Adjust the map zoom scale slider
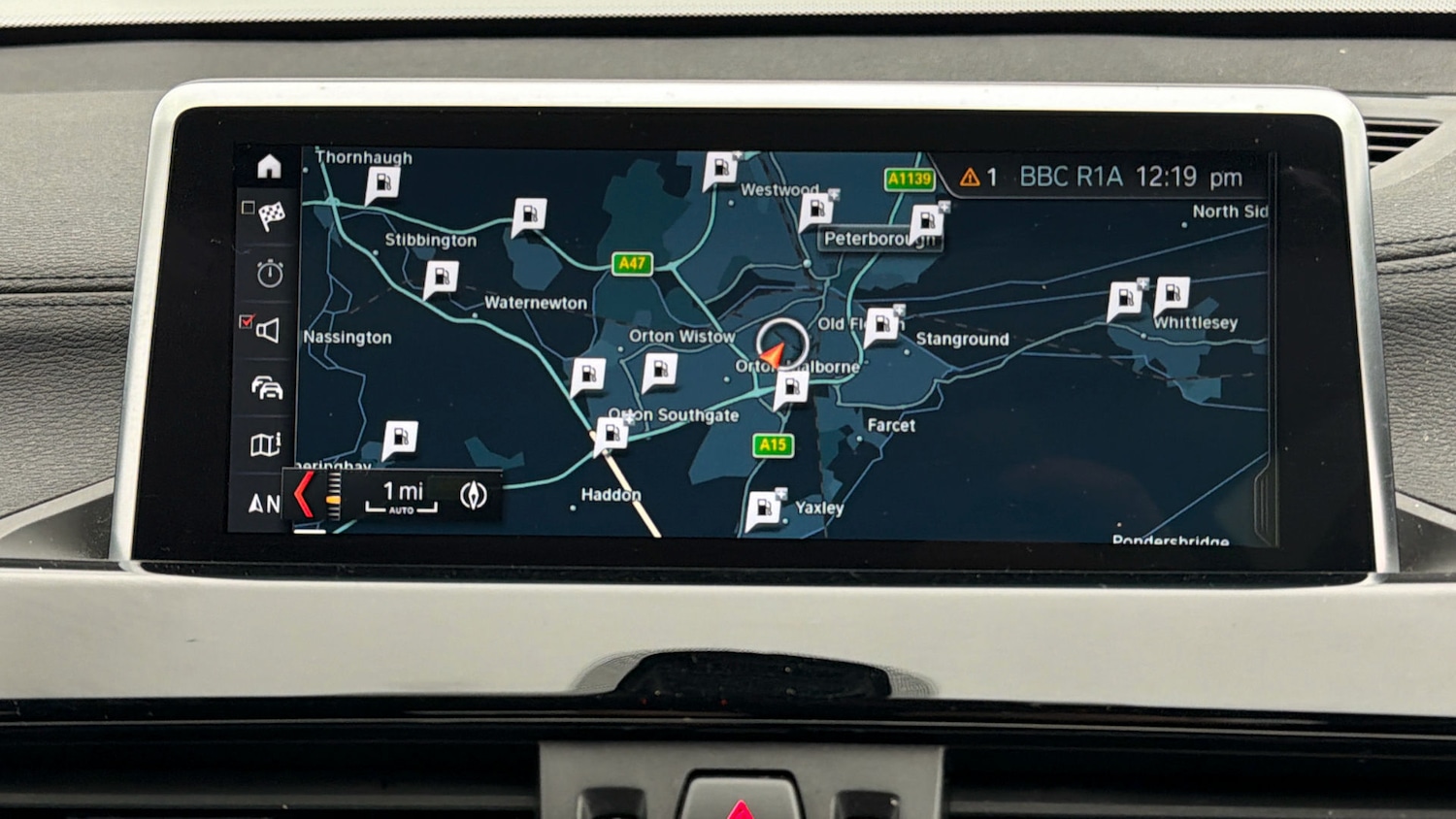 coord(333,495)
